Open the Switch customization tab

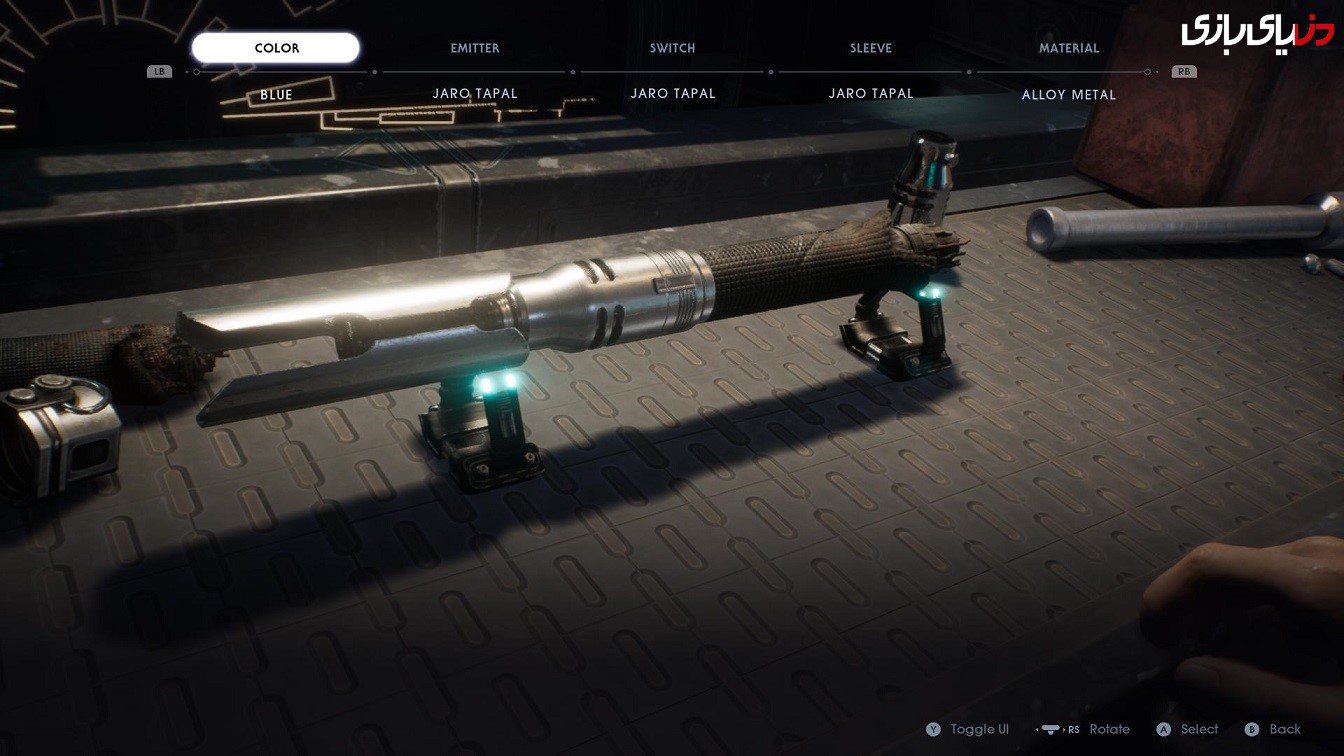click(x=672, y=48)
